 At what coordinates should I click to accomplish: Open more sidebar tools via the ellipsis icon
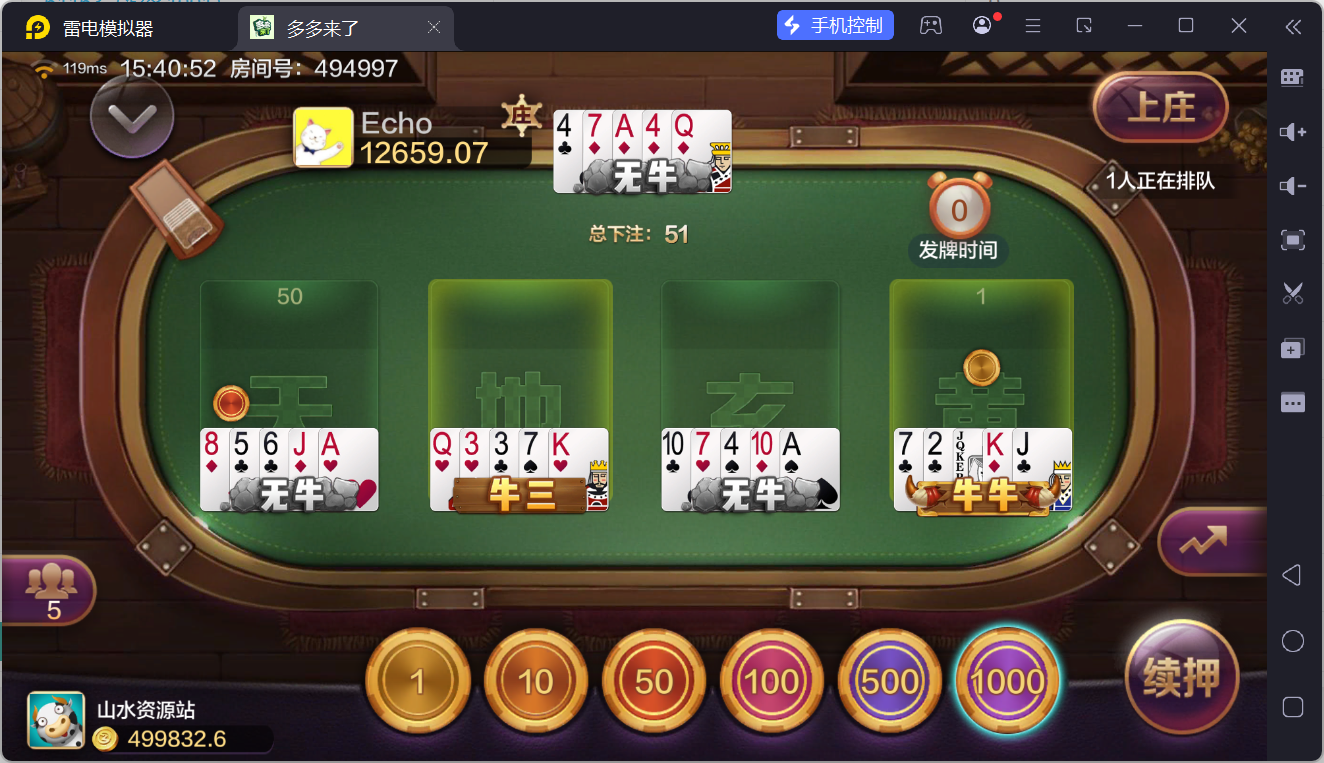click(x=1292, y=402)
